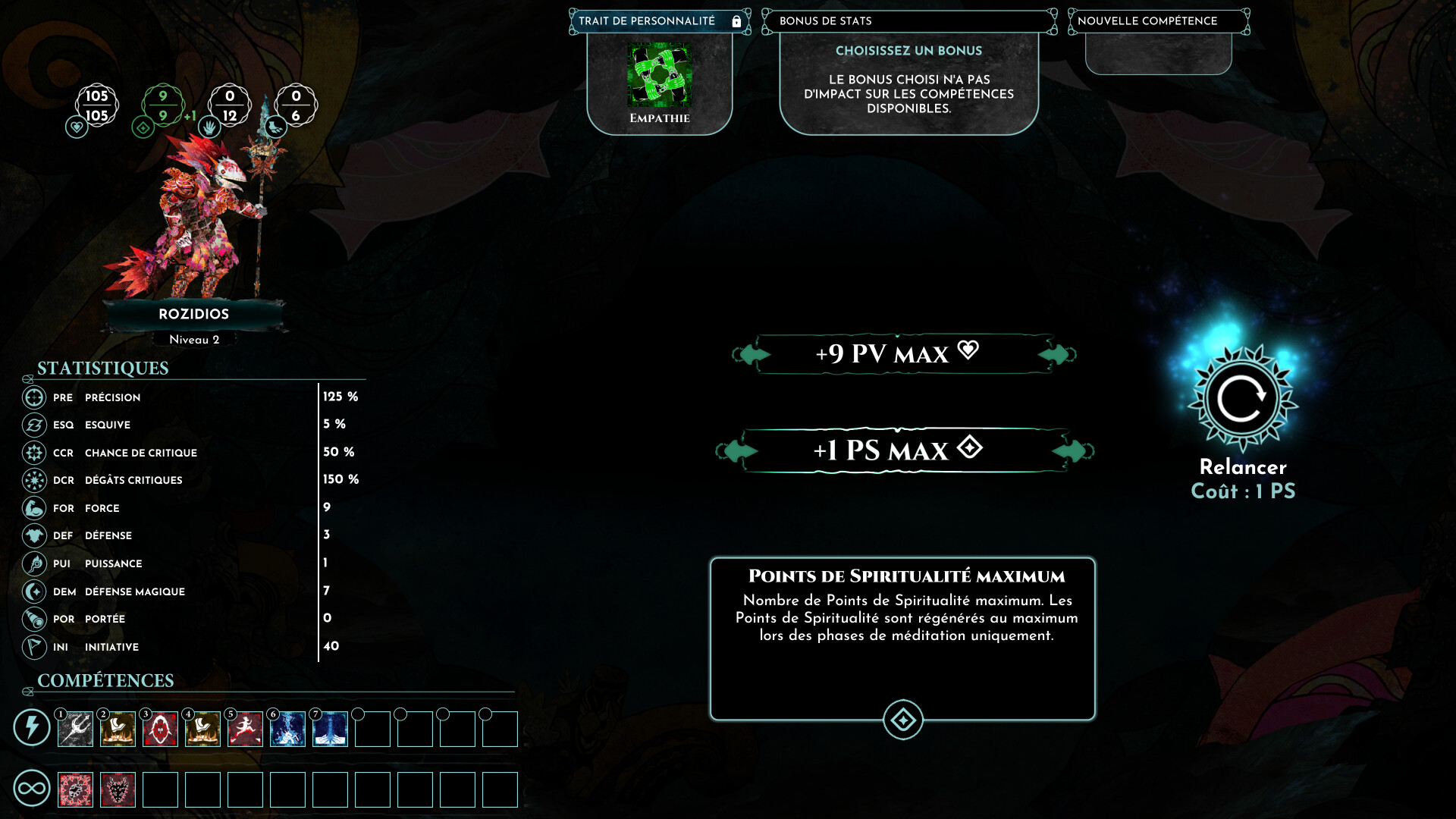Click the spirituality diamond under the tooltip
This screenshot has width=1456, height=819.
click(x=902, y=721)
